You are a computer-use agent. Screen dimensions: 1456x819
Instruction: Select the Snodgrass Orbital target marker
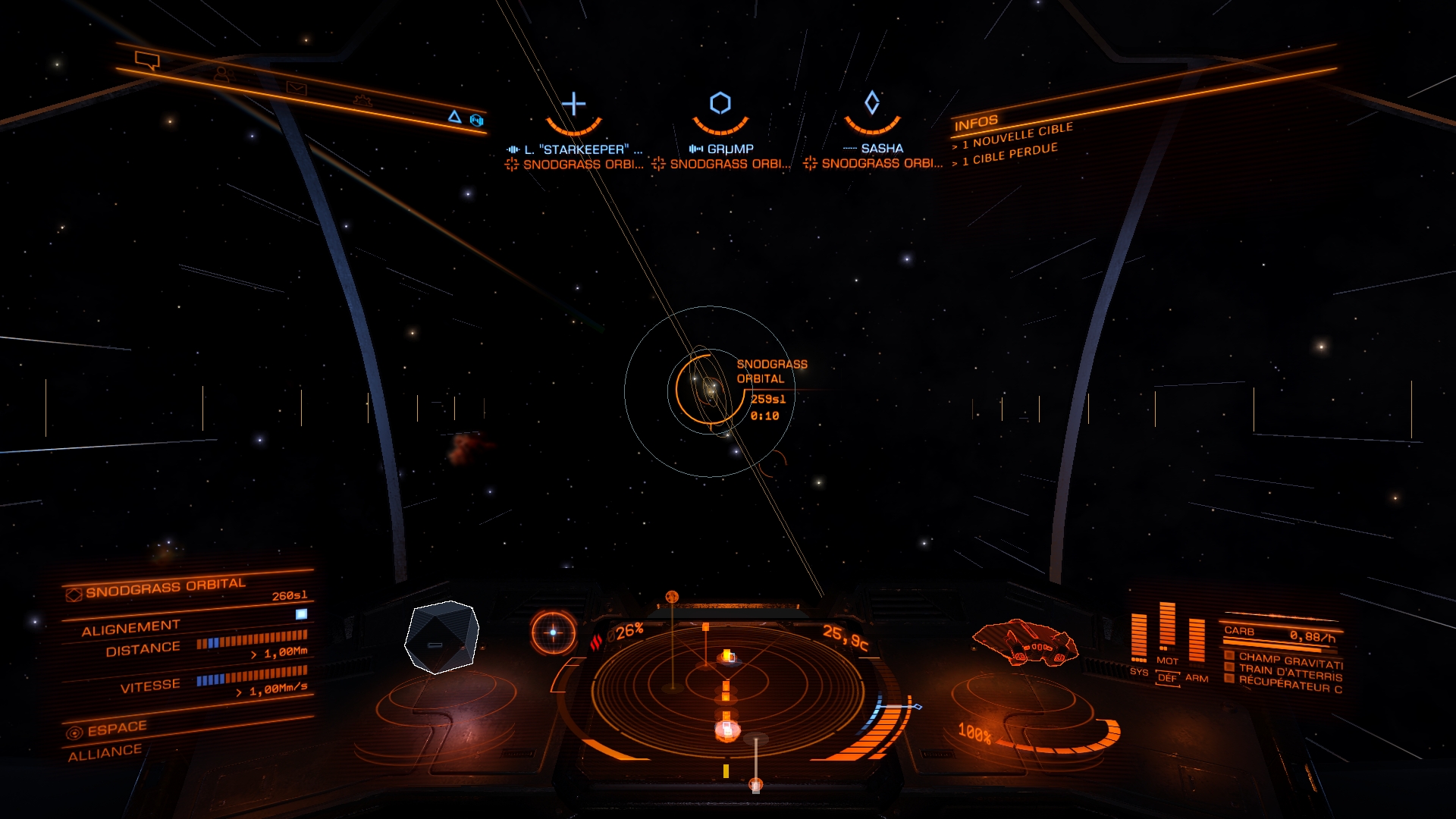tap(711, 390)
